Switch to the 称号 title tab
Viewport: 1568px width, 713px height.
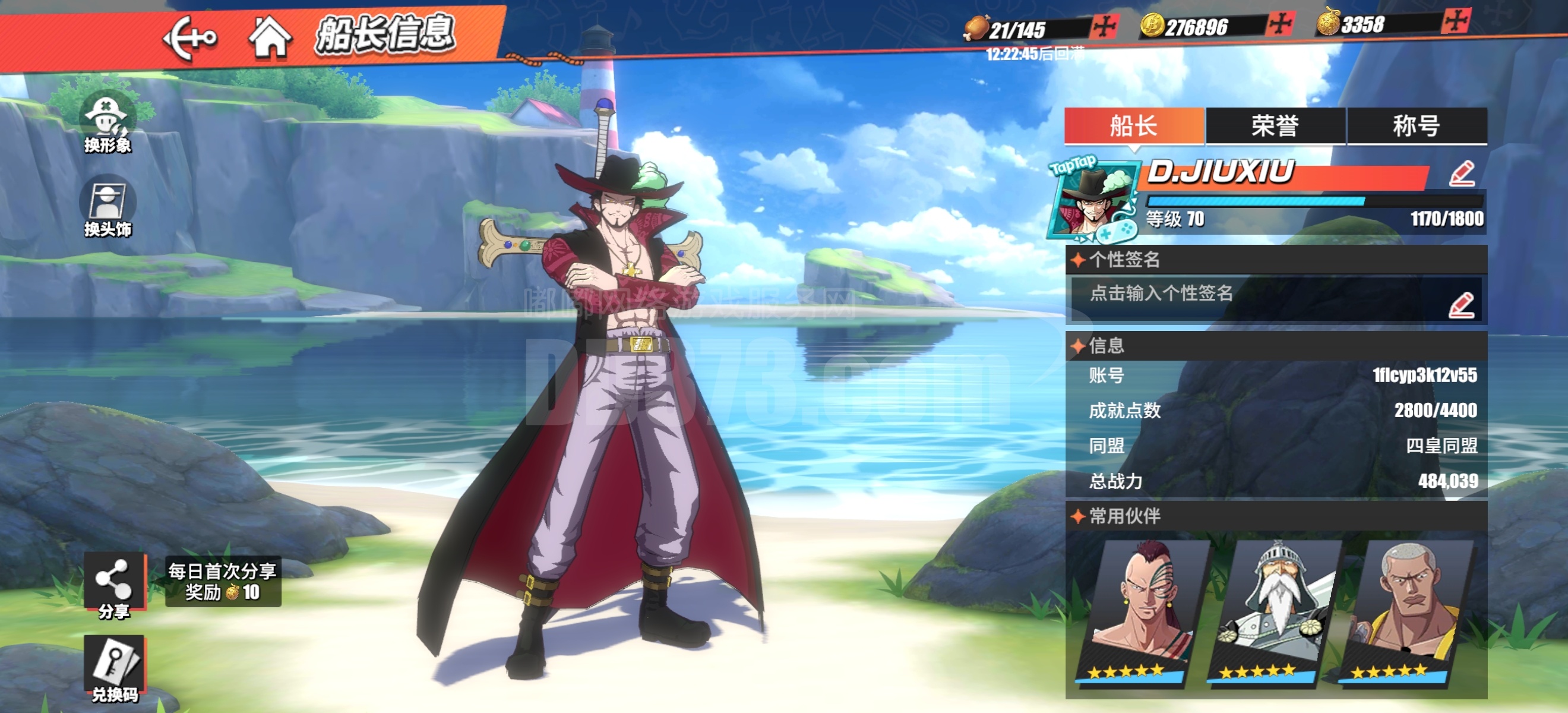[1417, 126]
